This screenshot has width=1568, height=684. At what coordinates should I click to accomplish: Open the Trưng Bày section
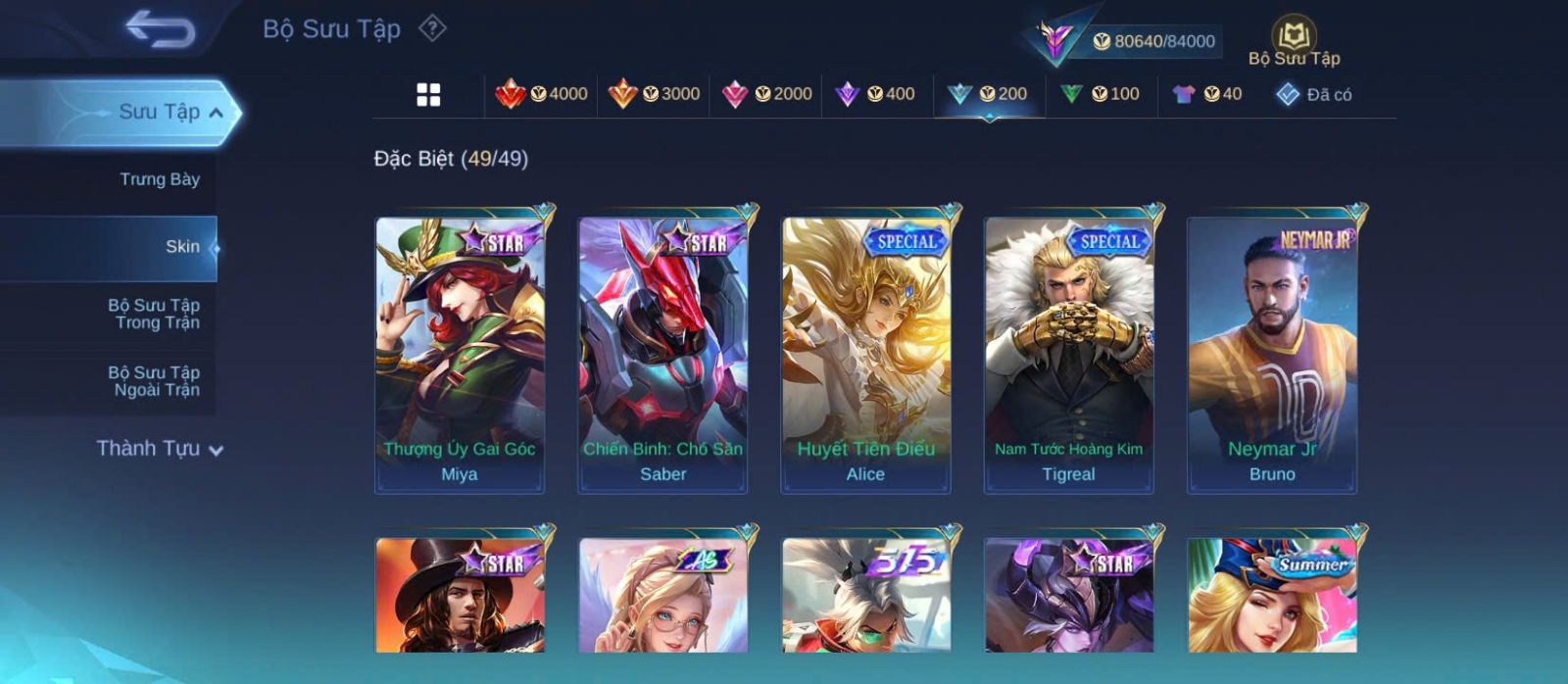[159, 179]
